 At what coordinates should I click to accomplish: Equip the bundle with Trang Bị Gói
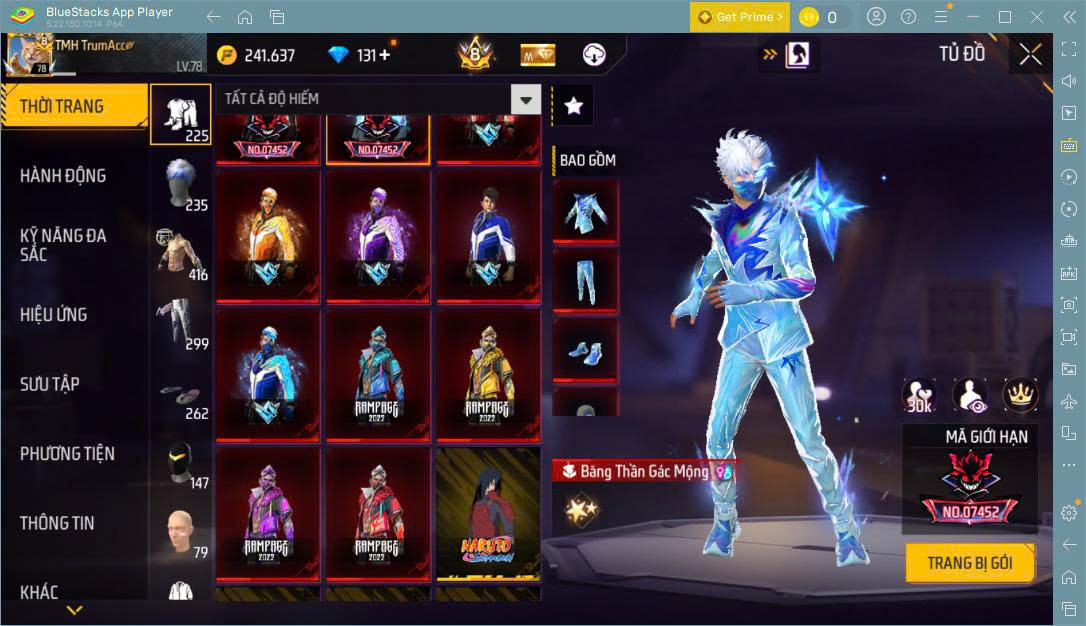[969, 563]
